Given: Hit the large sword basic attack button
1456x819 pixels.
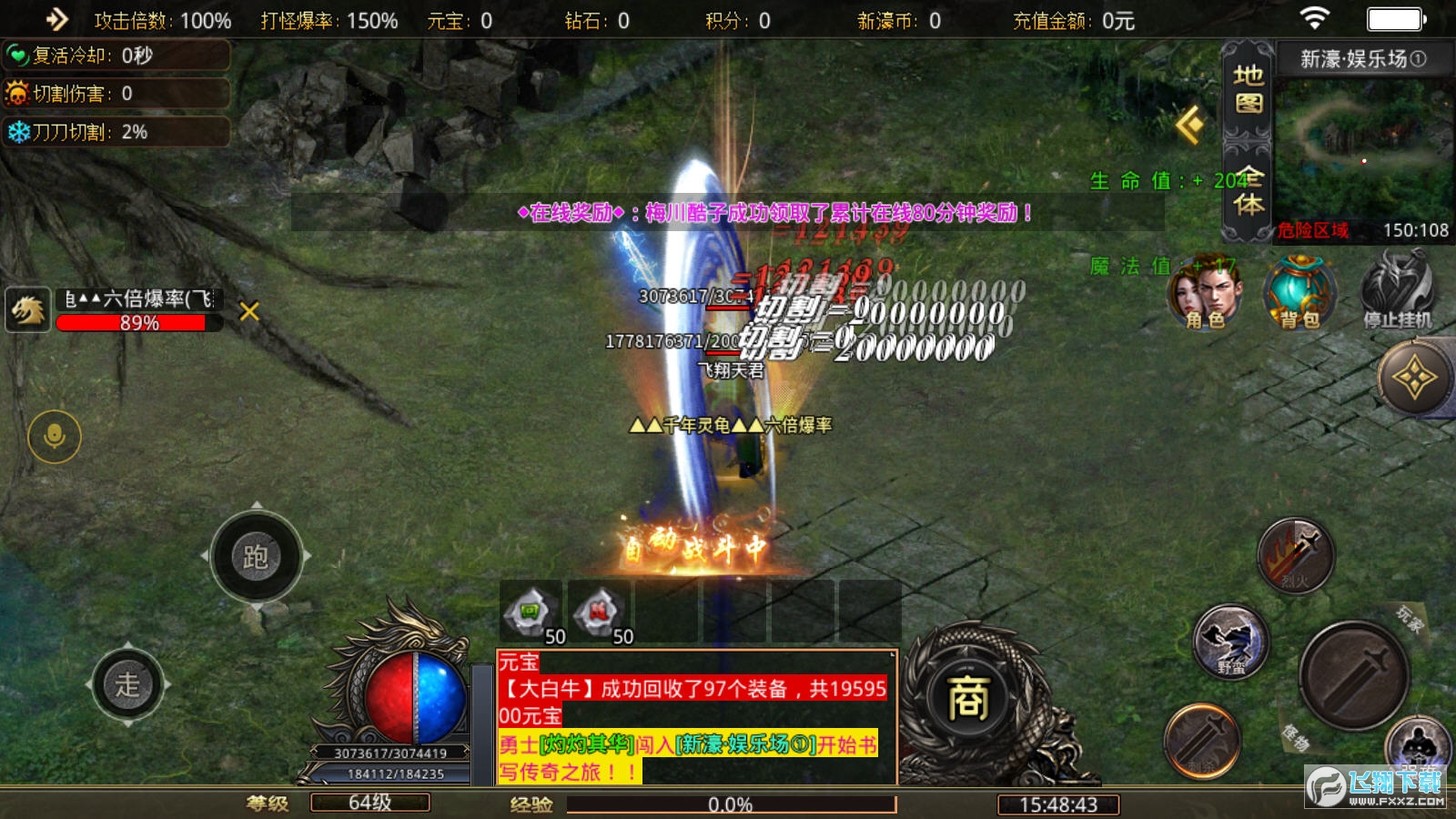Looking at the screenshot, I should 1353,675.
